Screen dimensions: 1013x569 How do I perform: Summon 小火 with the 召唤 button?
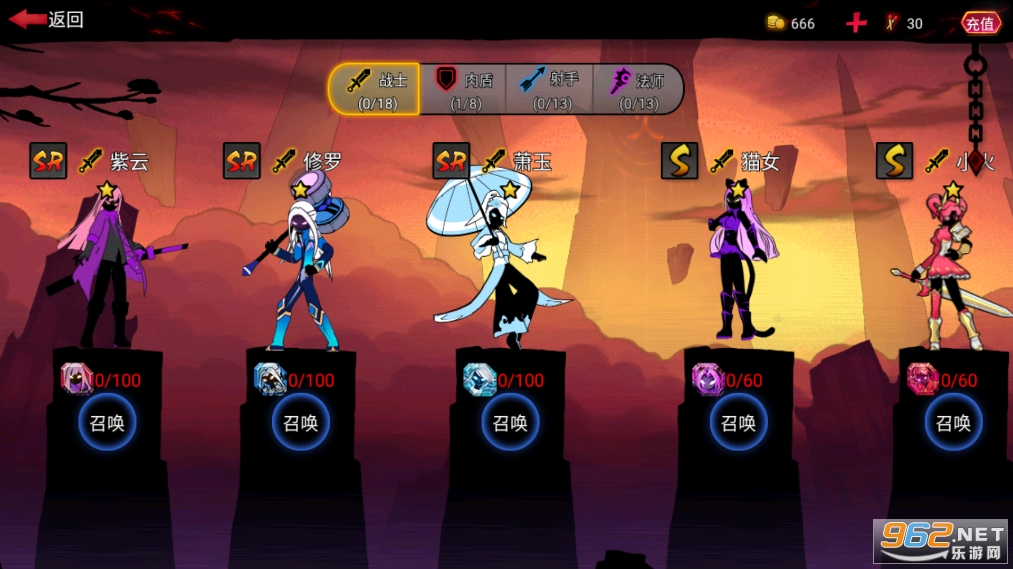click(x=953, y=423)
